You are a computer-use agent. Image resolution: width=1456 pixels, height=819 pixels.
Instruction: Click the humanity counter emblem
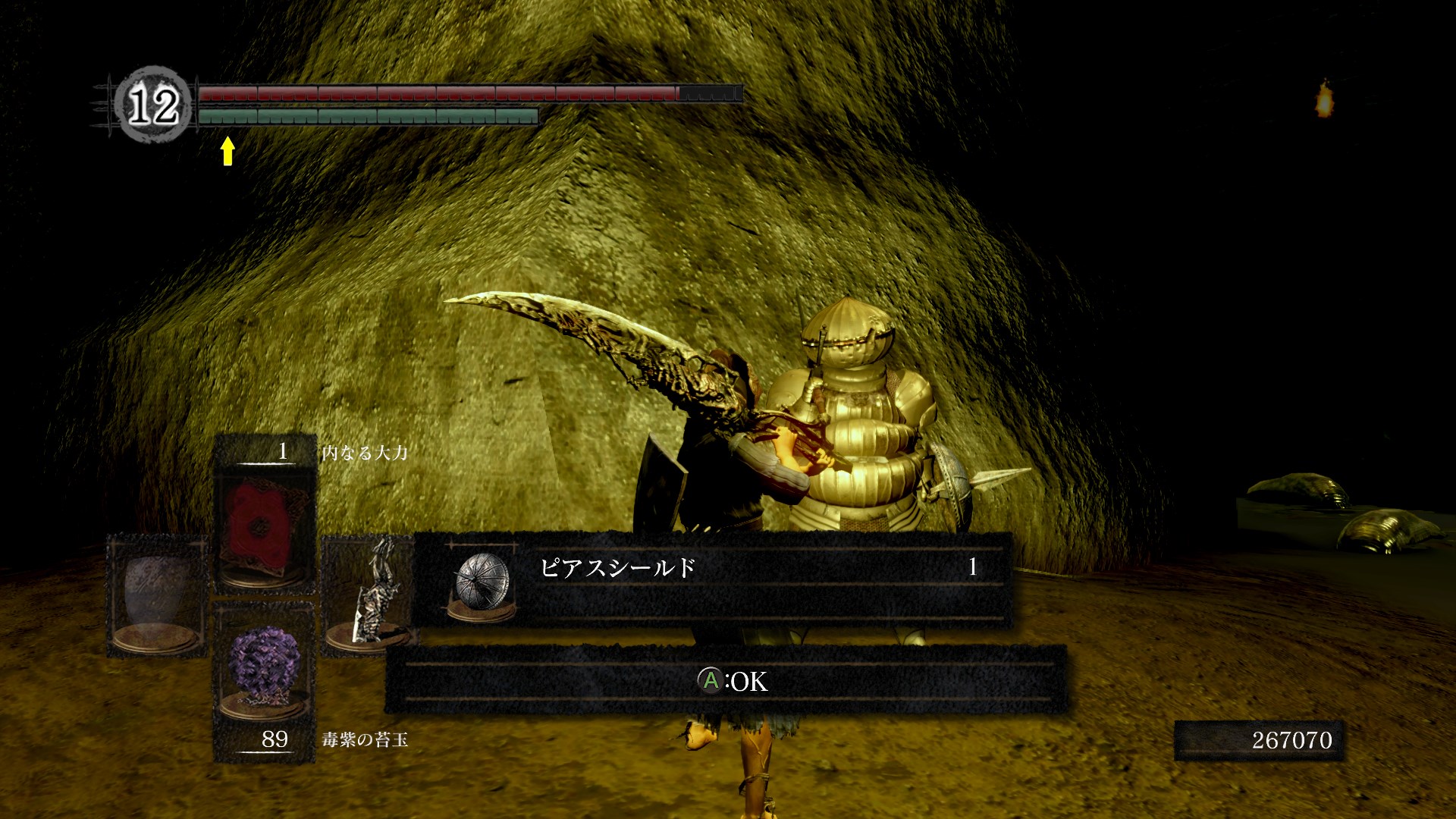[153, 105]
